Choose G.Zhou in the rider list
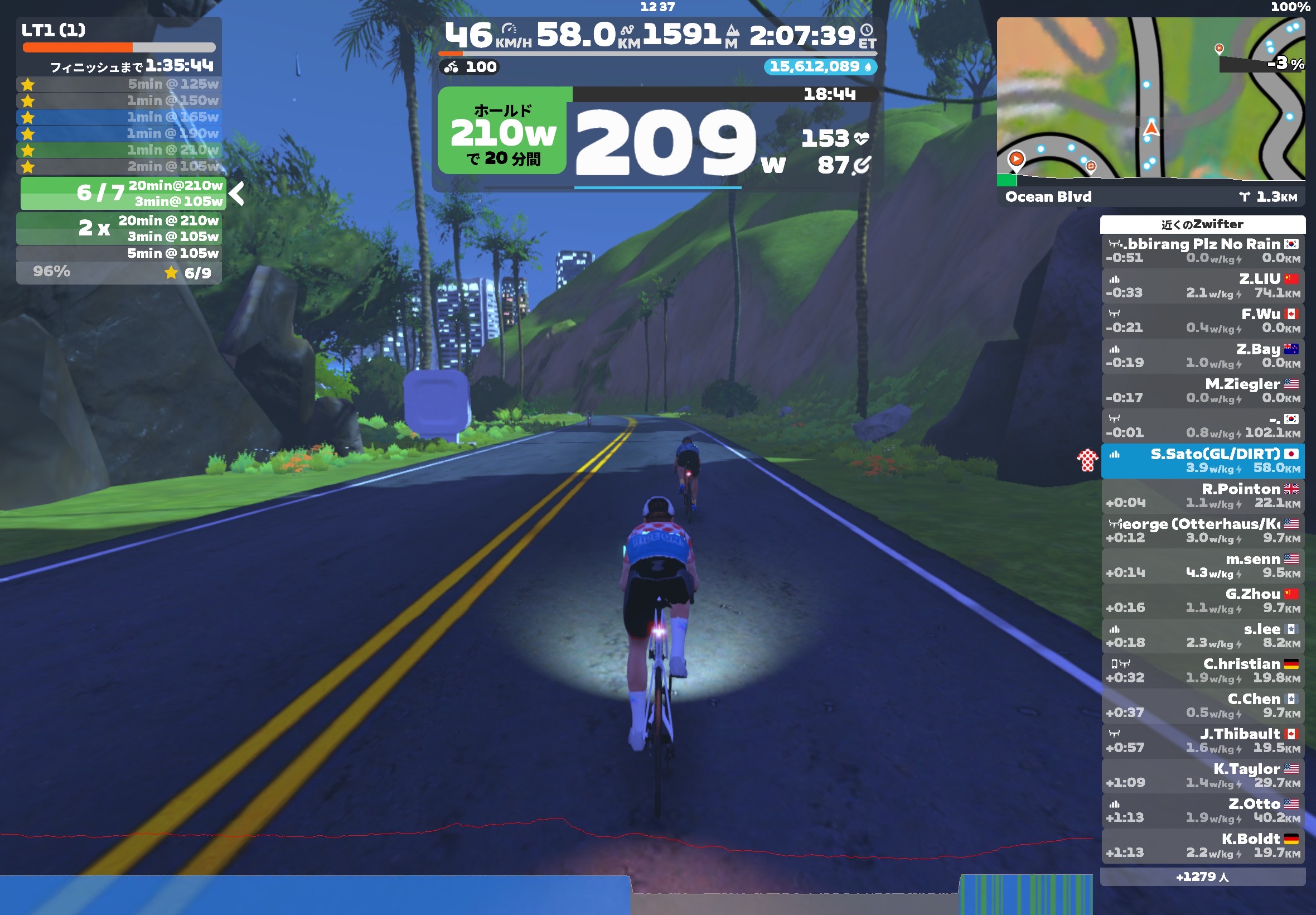1316x915 pixels. 1203,600
